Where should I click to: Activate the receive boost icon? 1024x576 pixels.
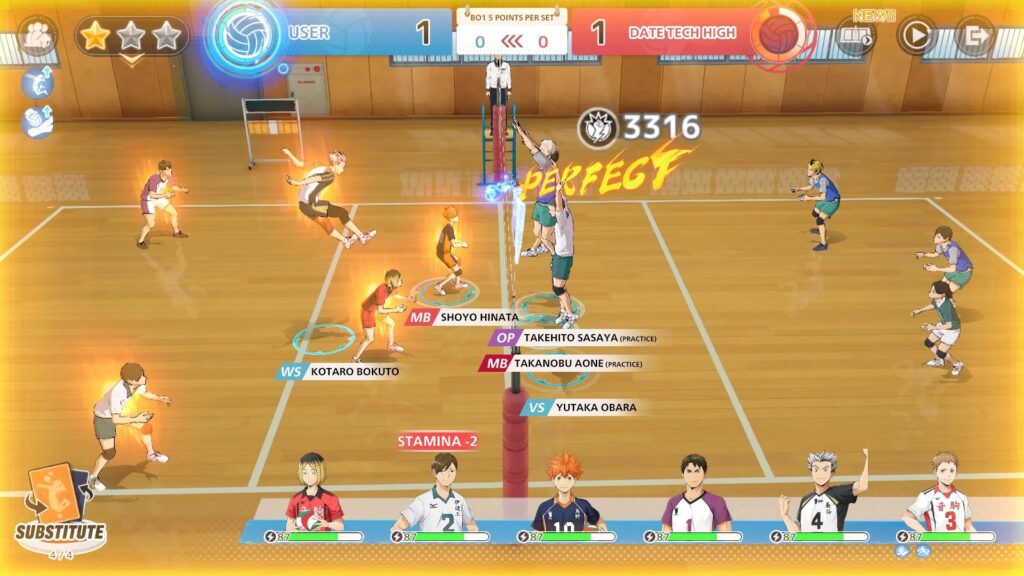click(36, 121)
